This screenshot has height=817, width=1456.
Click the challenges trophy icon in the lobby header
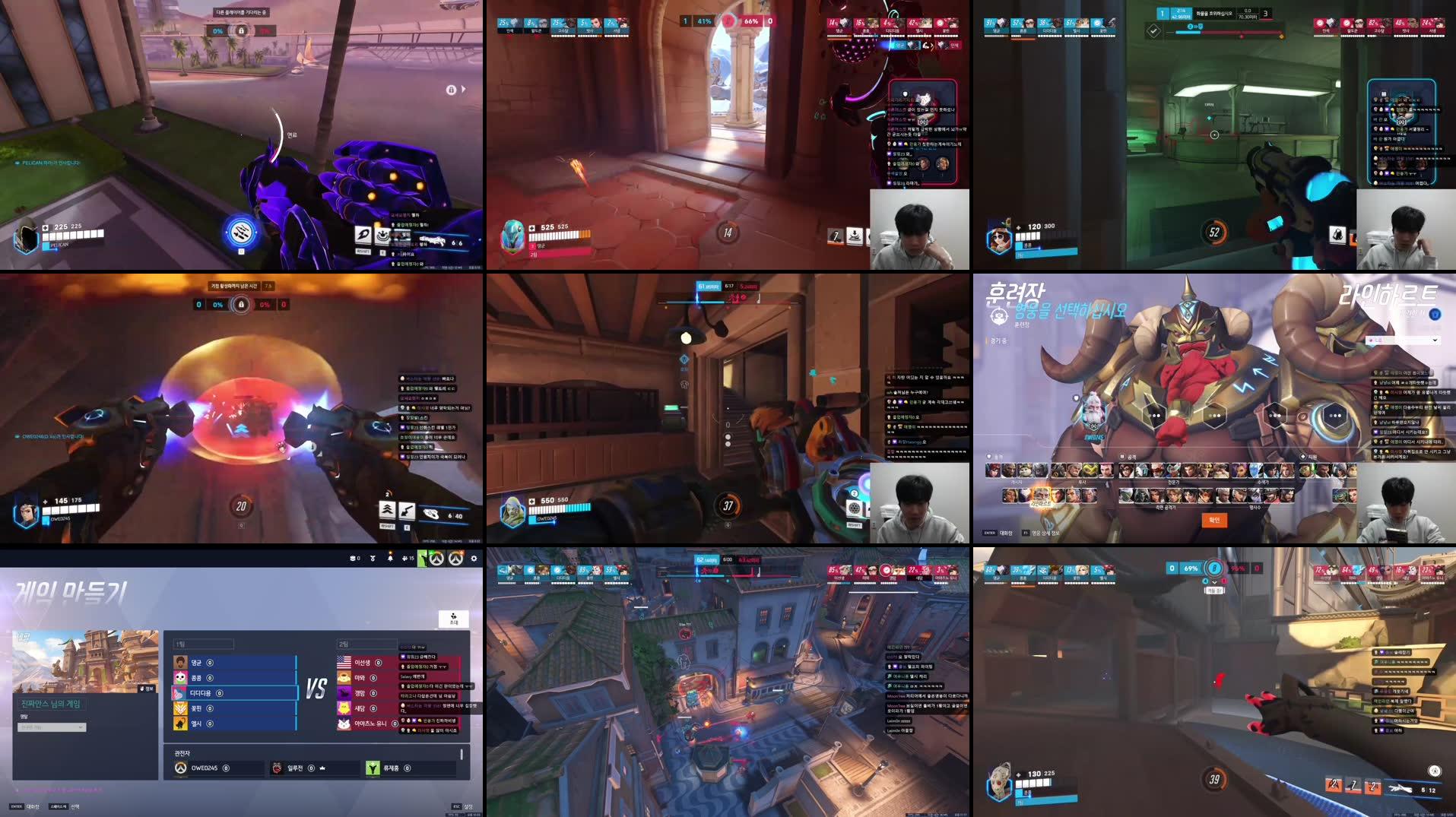point(373,559)
